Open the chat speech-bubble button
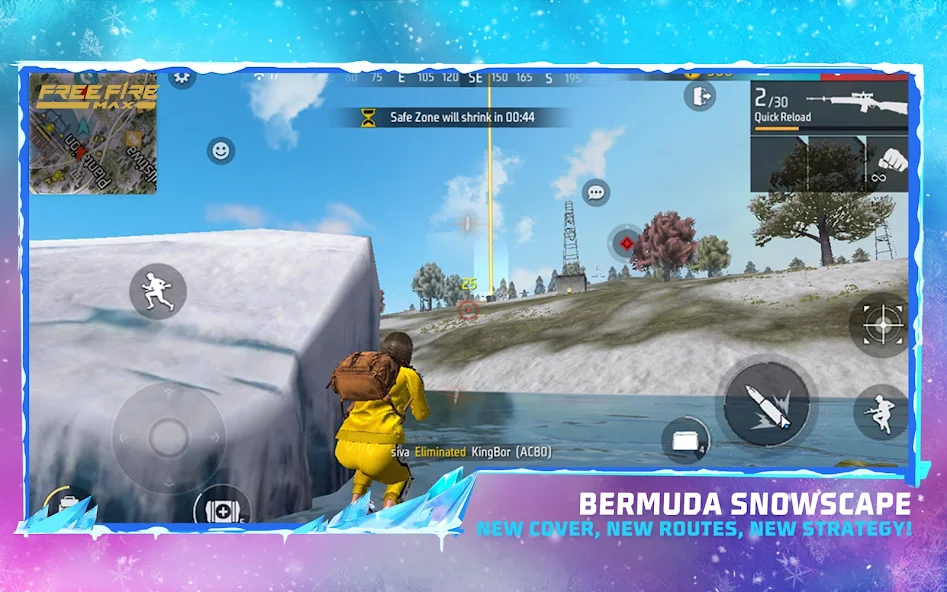The width and height of the screenshot is (947, 592). coord(597,191)
